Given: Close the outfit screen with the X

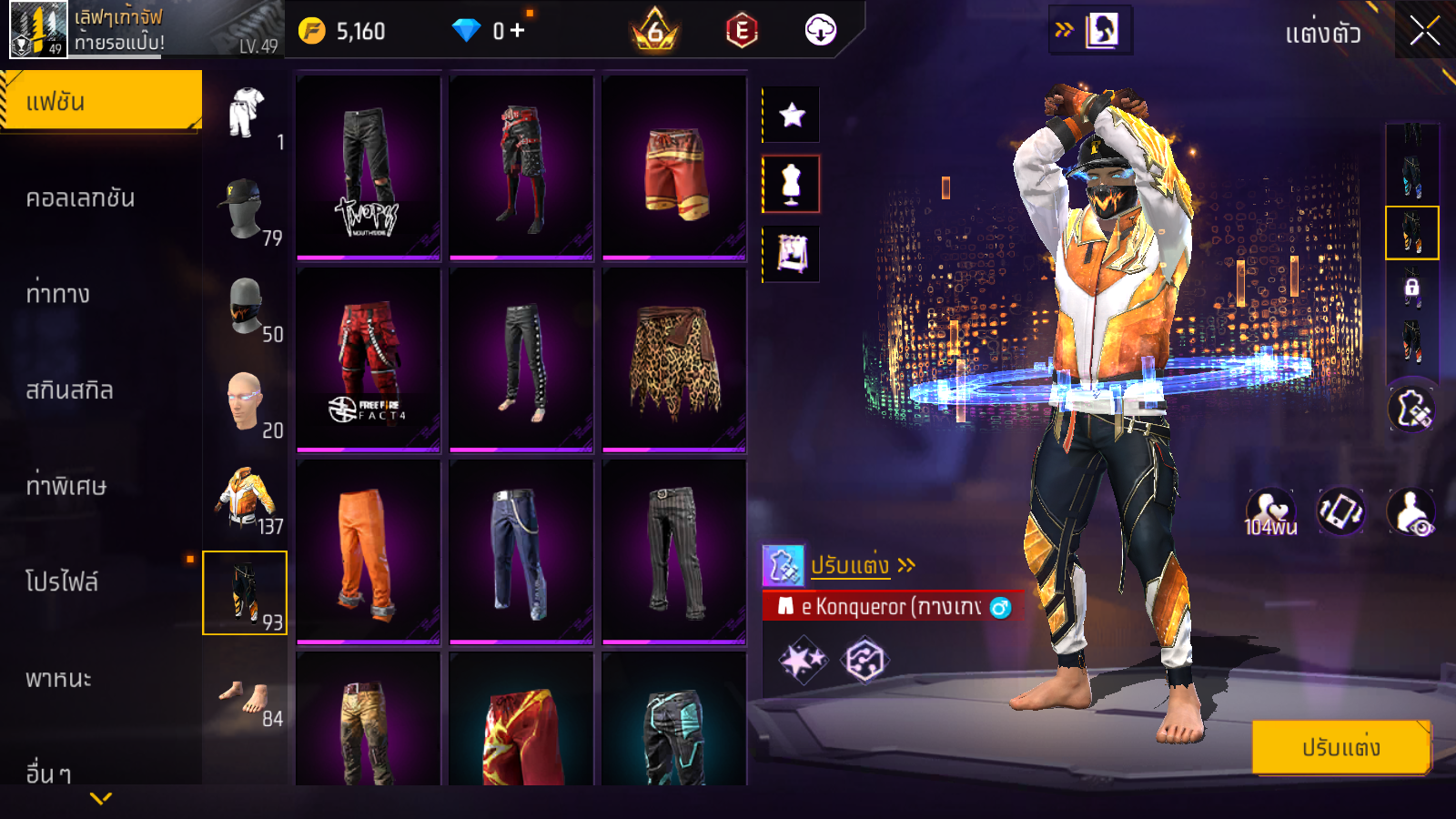Looking at the screenshot, I should coord(1424,32).
